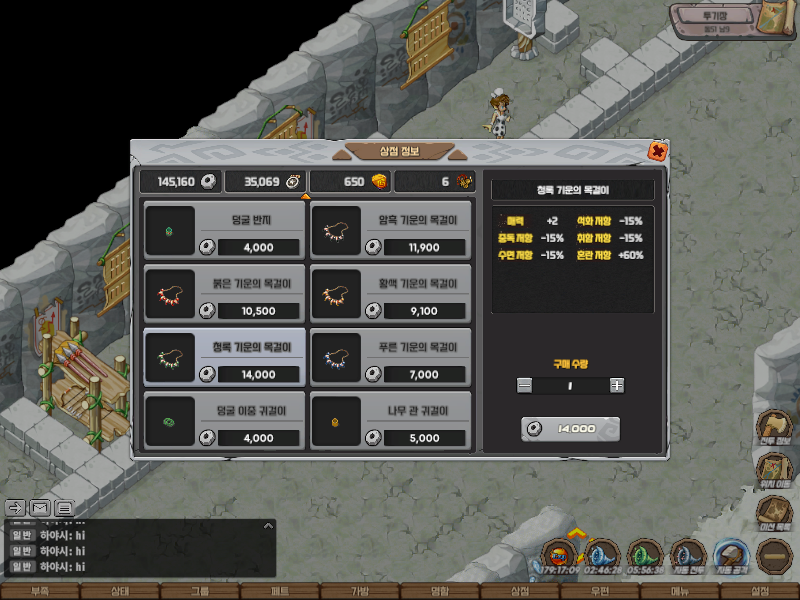This screenshot has height=600, width=800.
Task: Select the 덩굴 반지 item for 4,000
Action: coord(224,228)
